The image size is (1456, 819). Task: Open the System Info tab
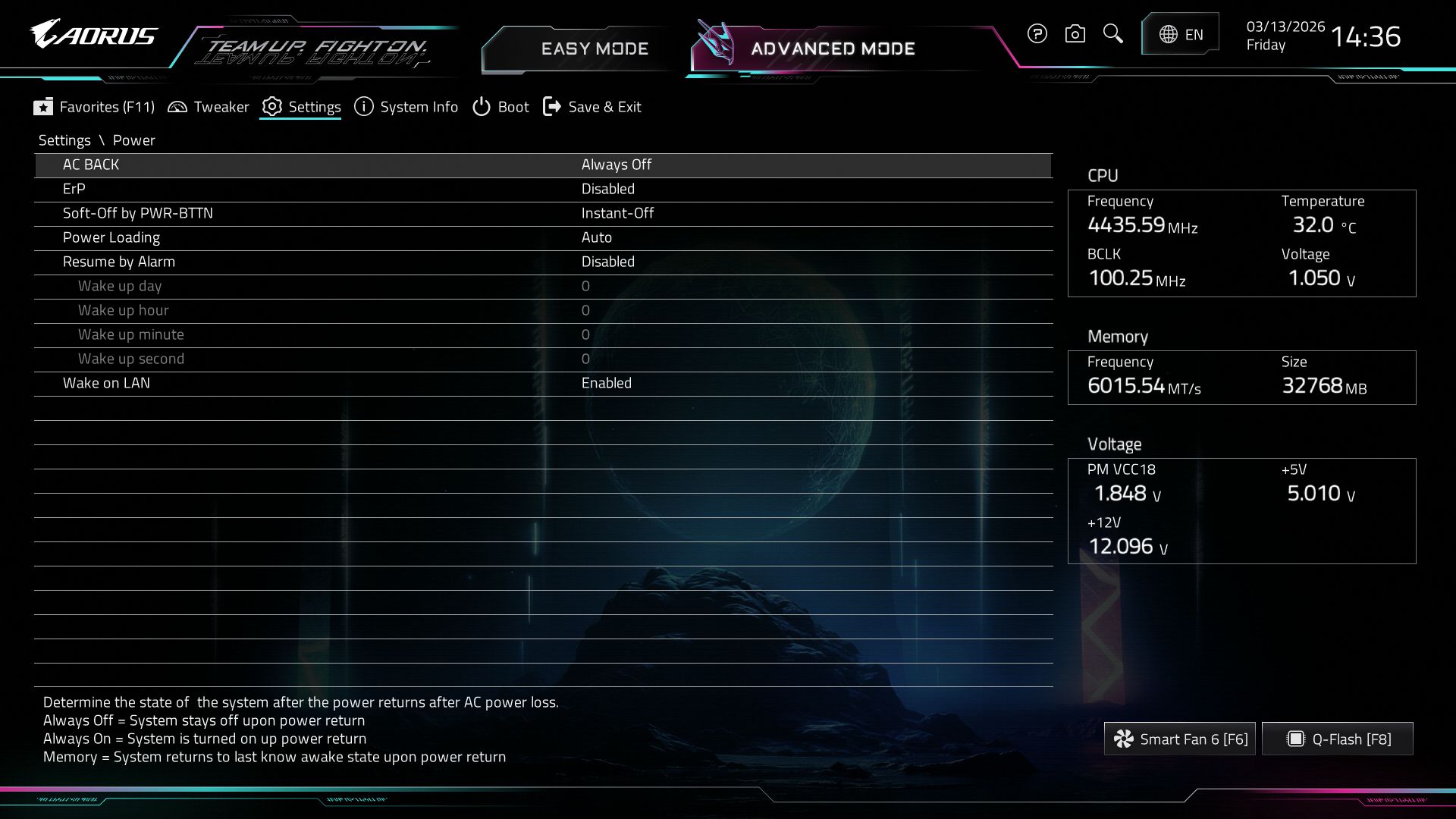pyautogui.click(x=406, y=107)
